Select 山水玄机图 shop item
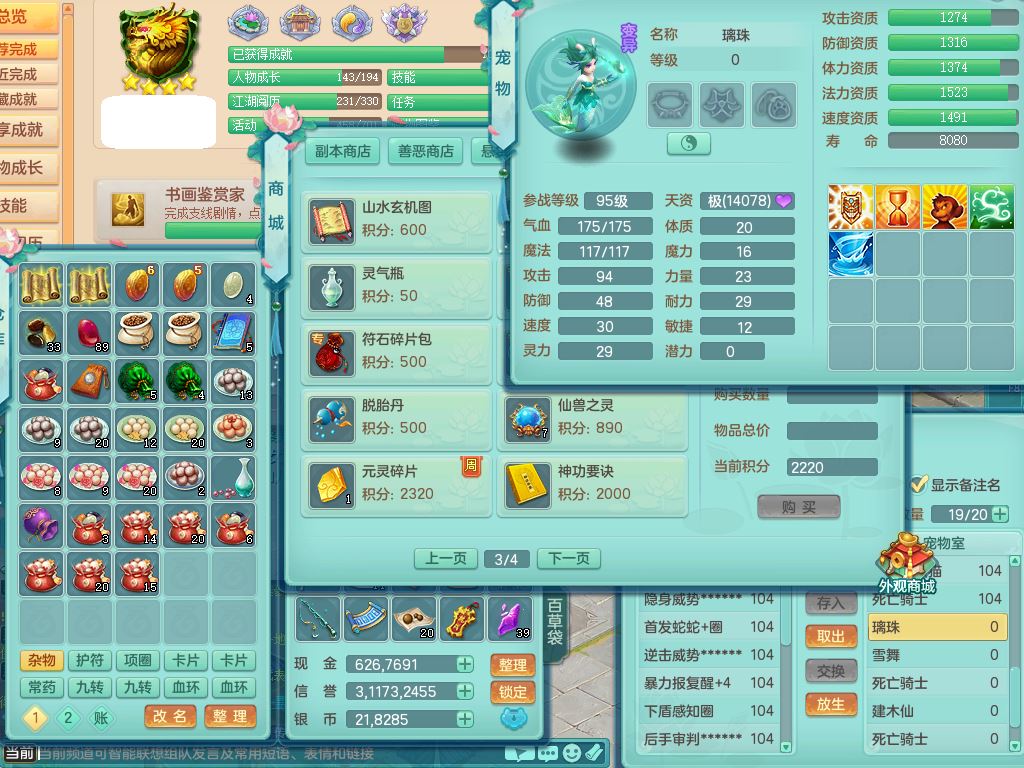The width and height of the screenshot is (1024, 768). point(397,219)
